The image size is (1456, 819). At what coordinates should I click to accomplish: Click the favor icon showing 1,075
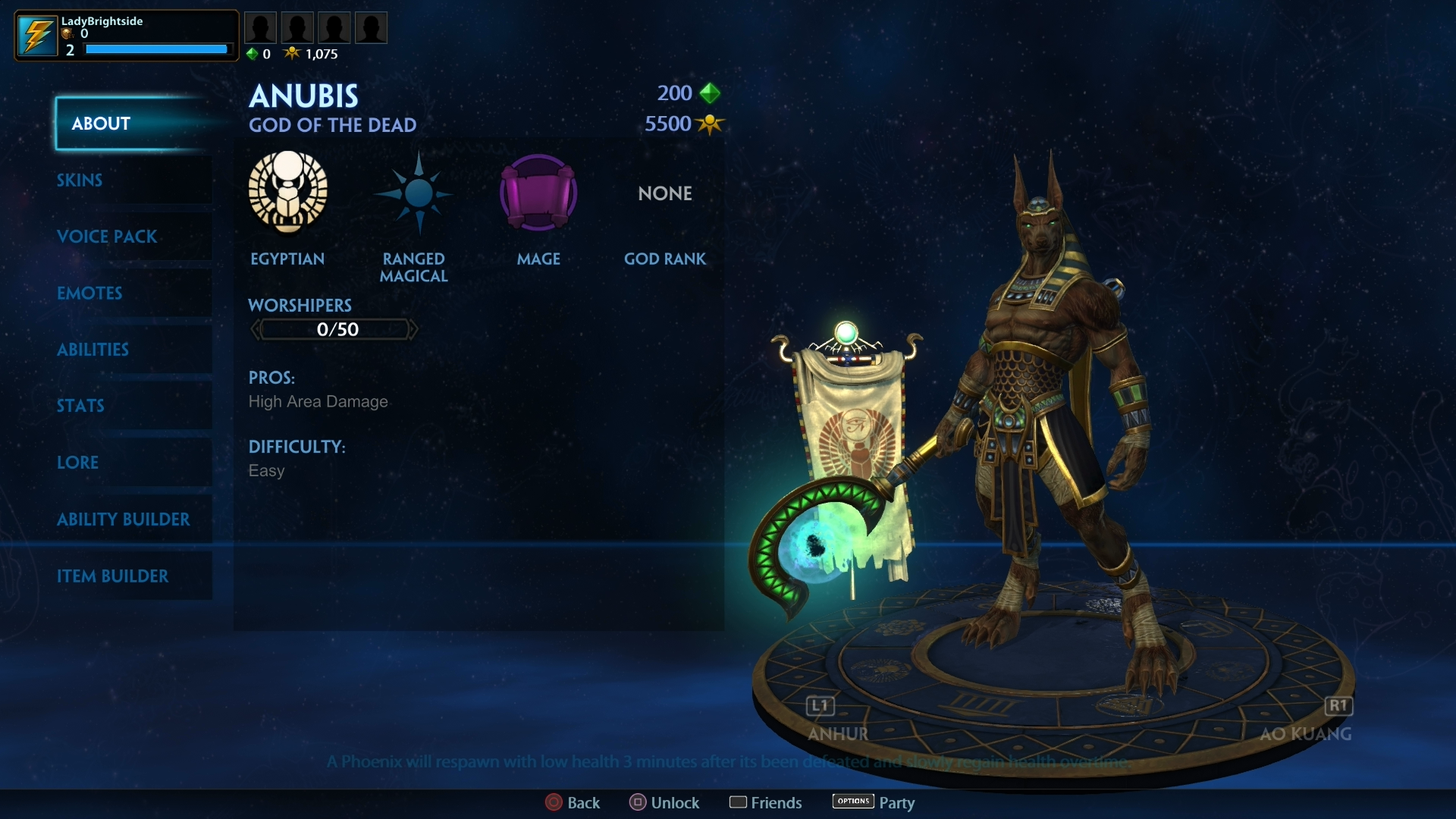(x=293, y=53)
